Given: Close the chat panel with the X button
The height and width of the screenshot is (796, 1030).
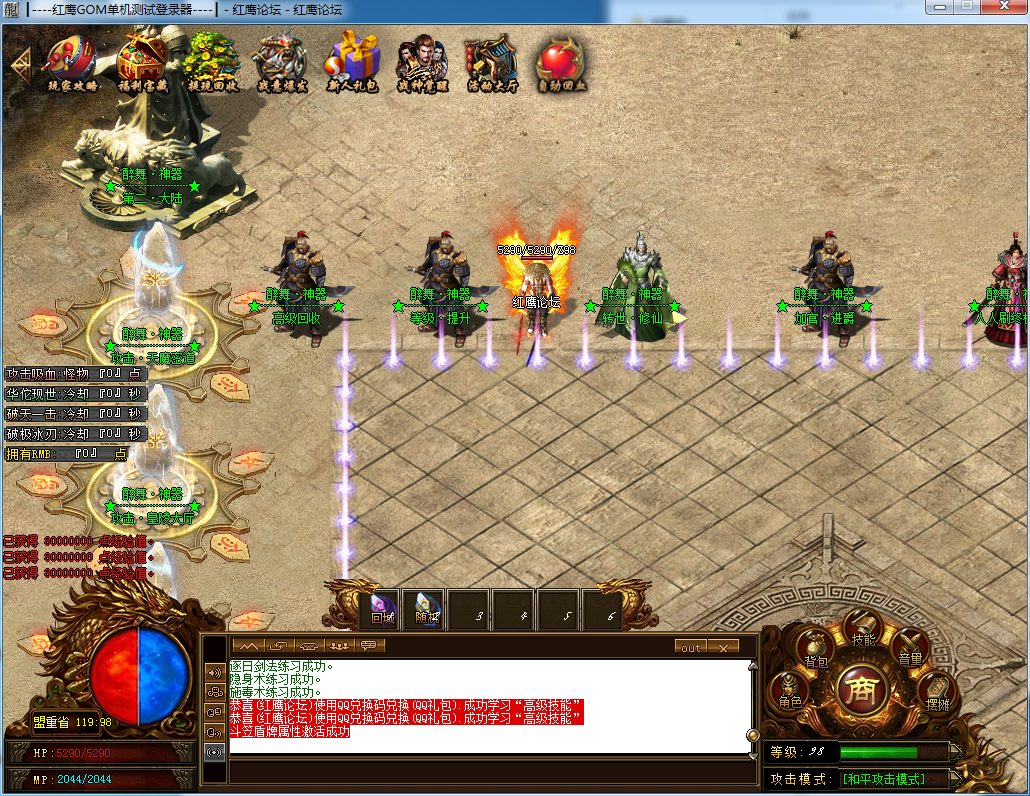Looking at the screenshot, I should 723,647.
